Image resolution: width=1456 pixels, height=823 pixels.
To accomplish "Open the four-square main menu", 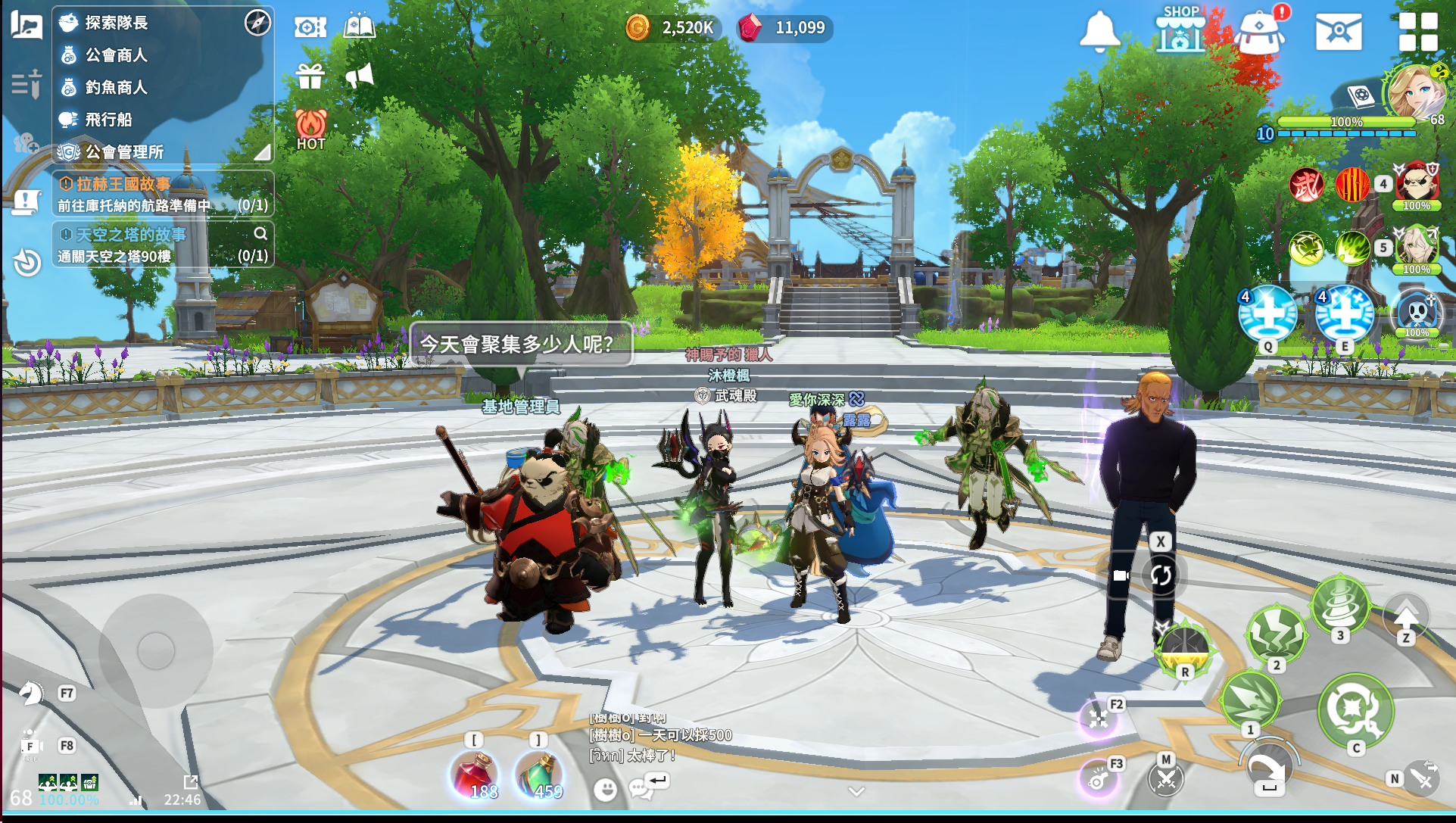I will point(1417,32).
